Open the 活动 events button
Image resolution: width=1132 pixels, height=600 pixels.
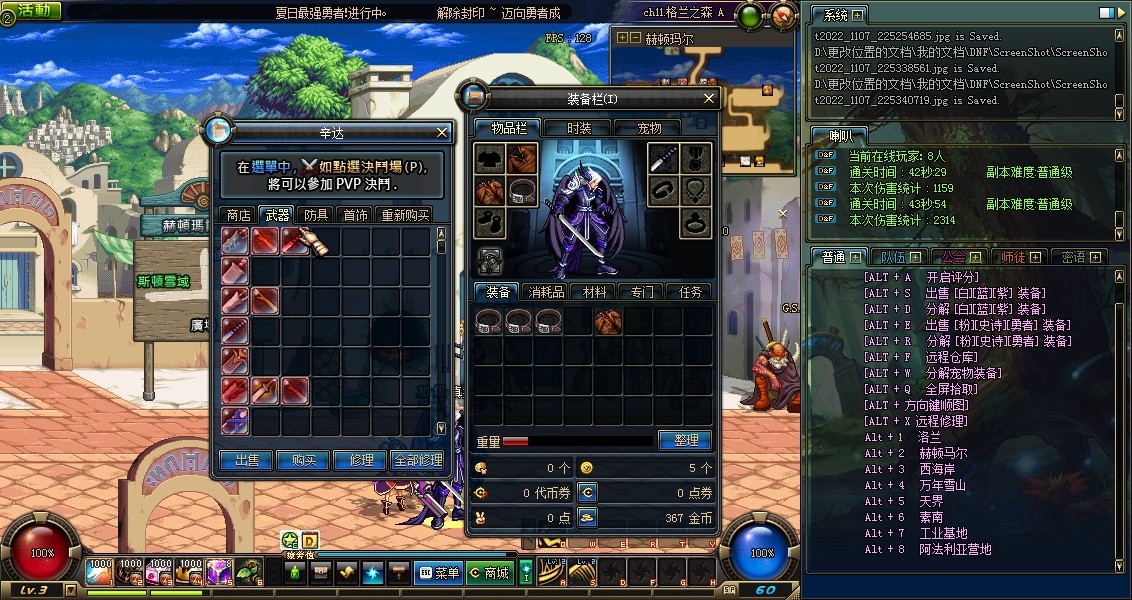(33, 10)
